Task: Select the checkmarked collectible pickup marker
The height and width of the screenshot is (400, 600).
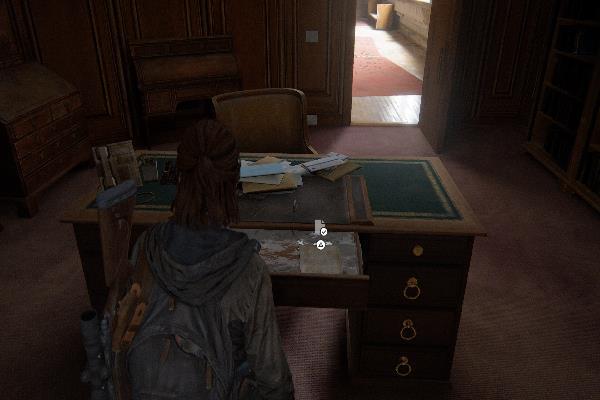Action: click(x=323, y=230)
